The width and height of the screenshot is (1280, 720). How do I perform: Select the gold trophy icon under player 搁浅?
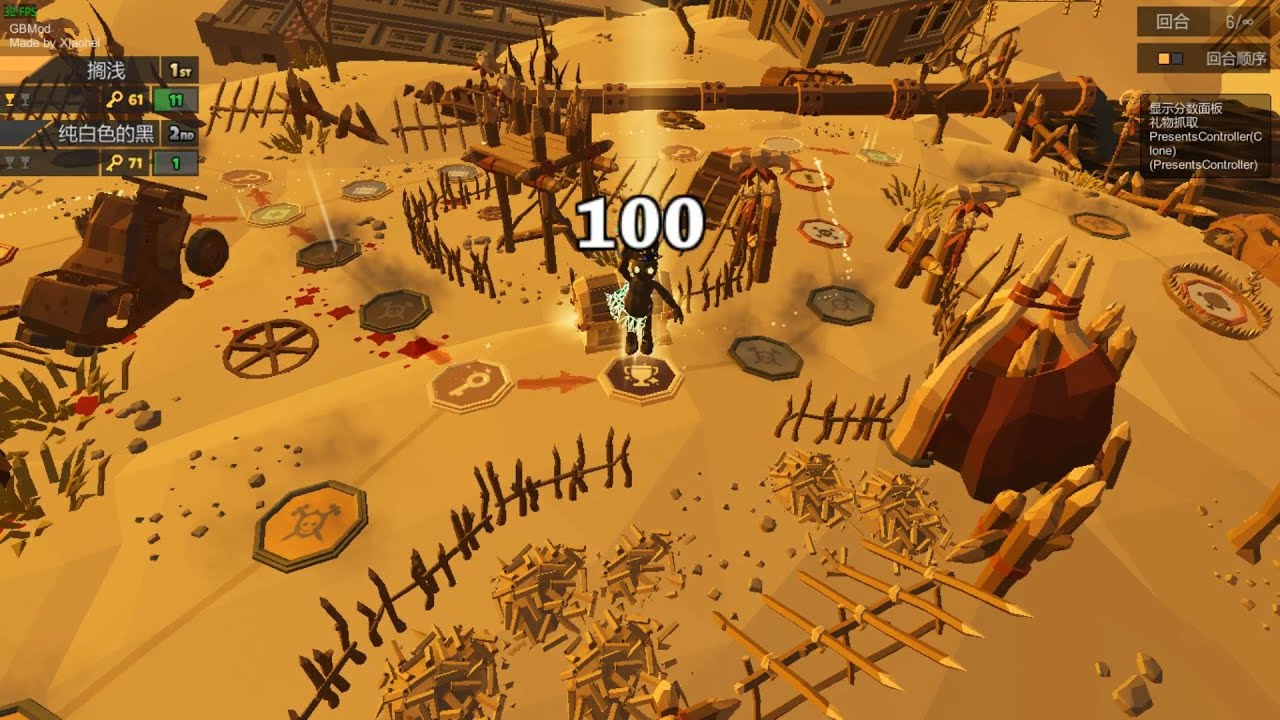10,98
